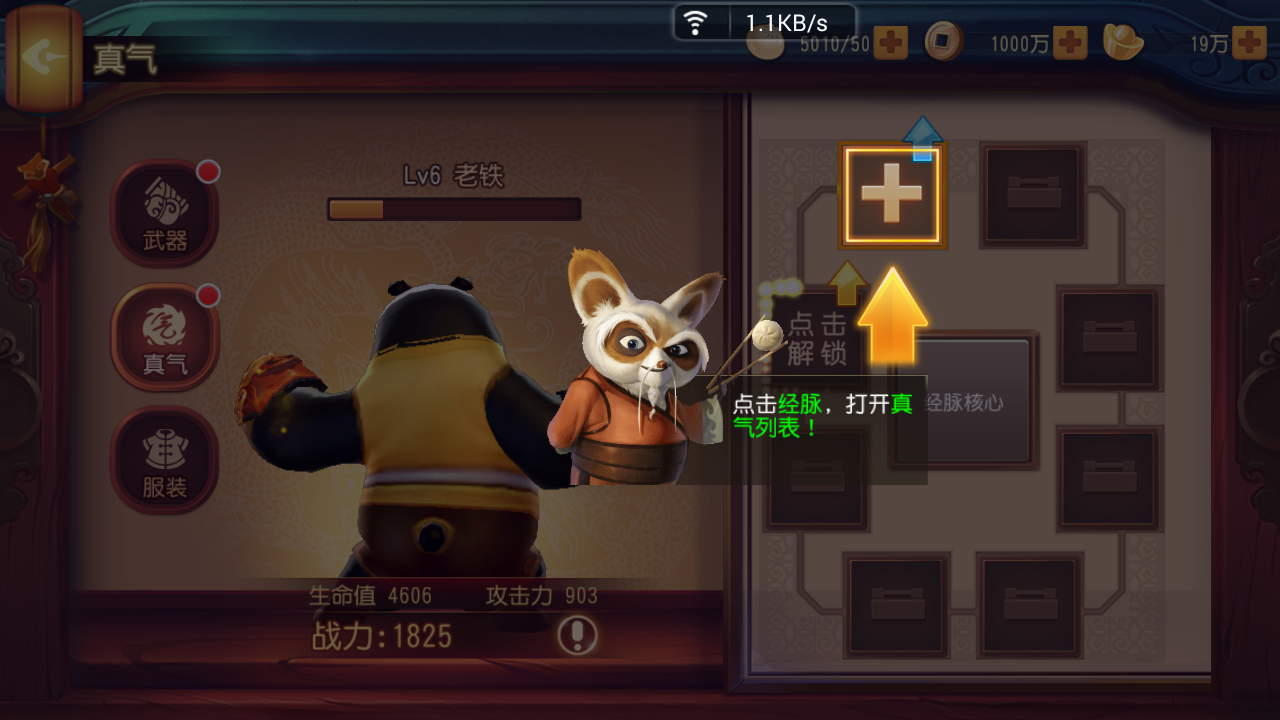Screen dimensions: 1280x720
Task: Tap the highlighted plus meridian slot
Action: click(892, 196)
